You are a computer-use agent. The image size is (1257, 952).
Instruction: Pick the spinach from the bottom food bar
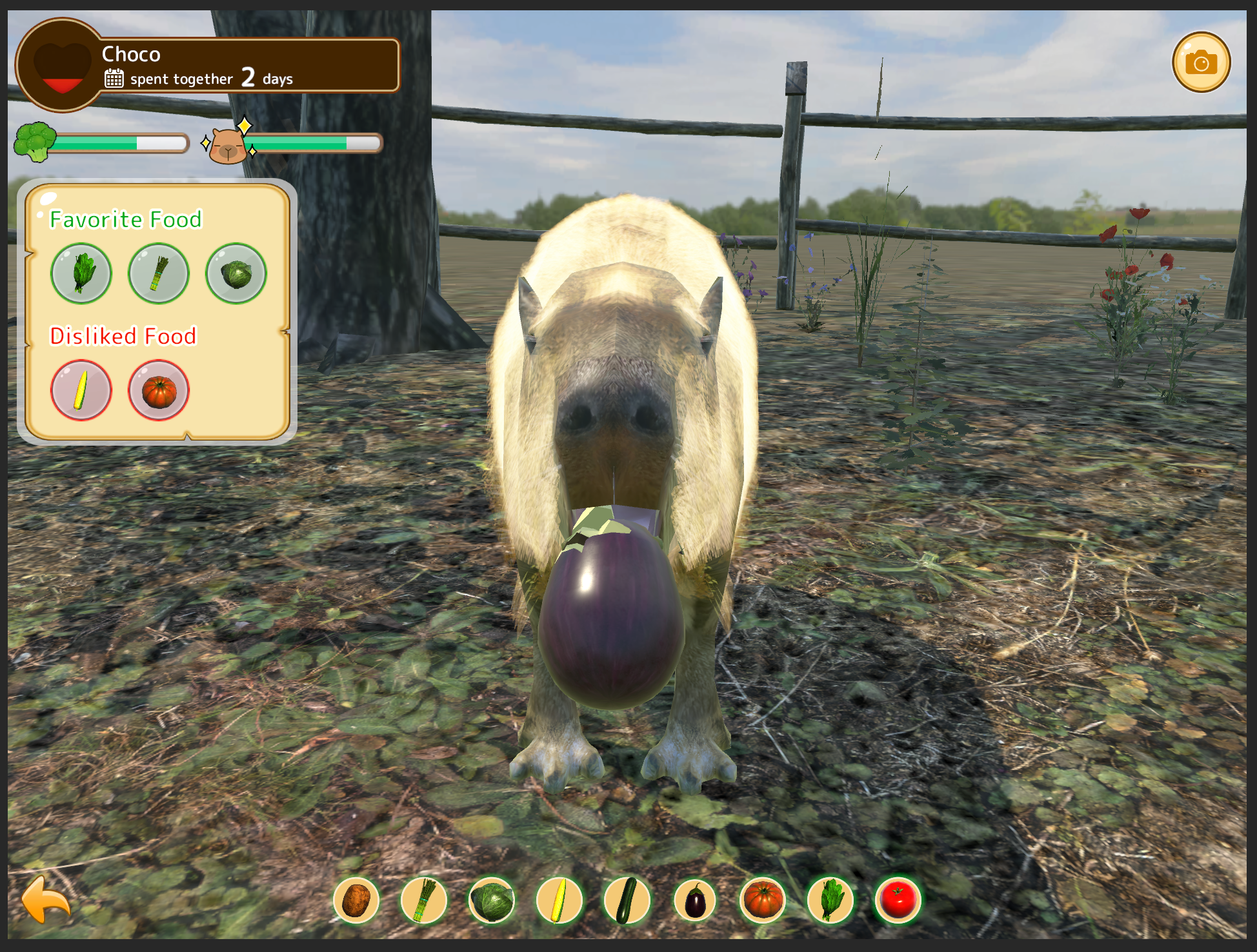[830, 900]
